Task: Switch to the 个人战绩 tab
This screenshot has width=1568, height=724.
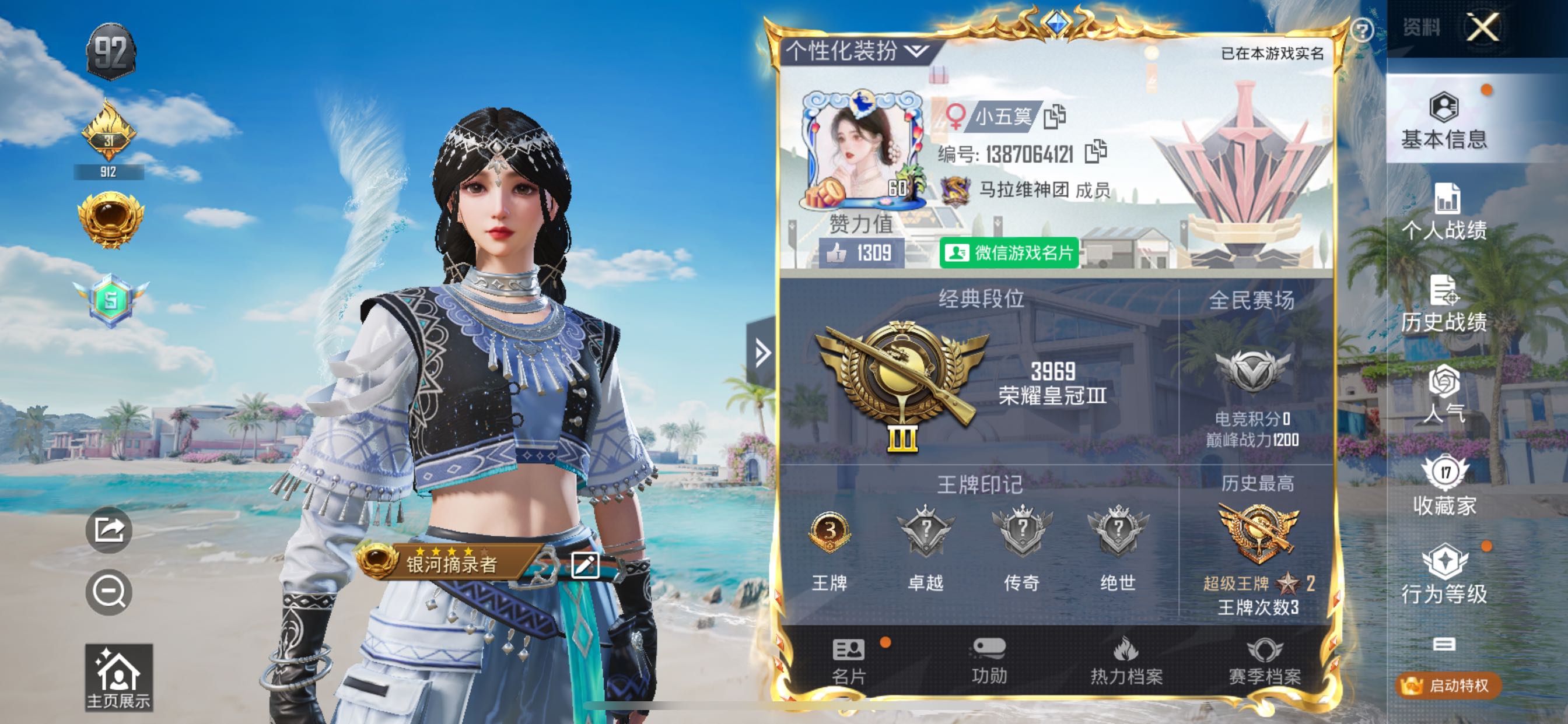Action: [x=1444, y=212]
